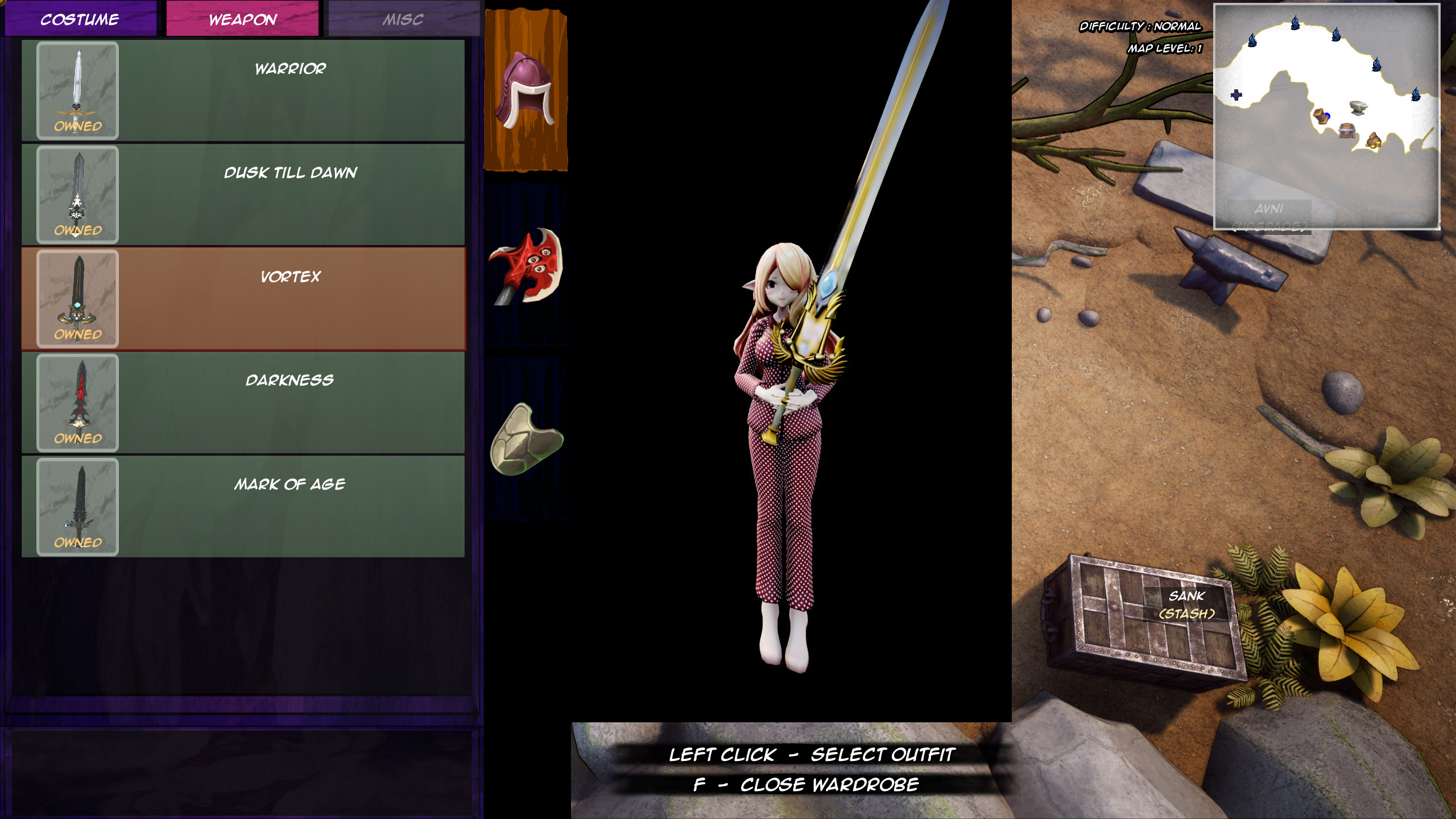Screen dimensions: 1456x819
Task: Switch to the Costume tab
Action: point(80,20)
